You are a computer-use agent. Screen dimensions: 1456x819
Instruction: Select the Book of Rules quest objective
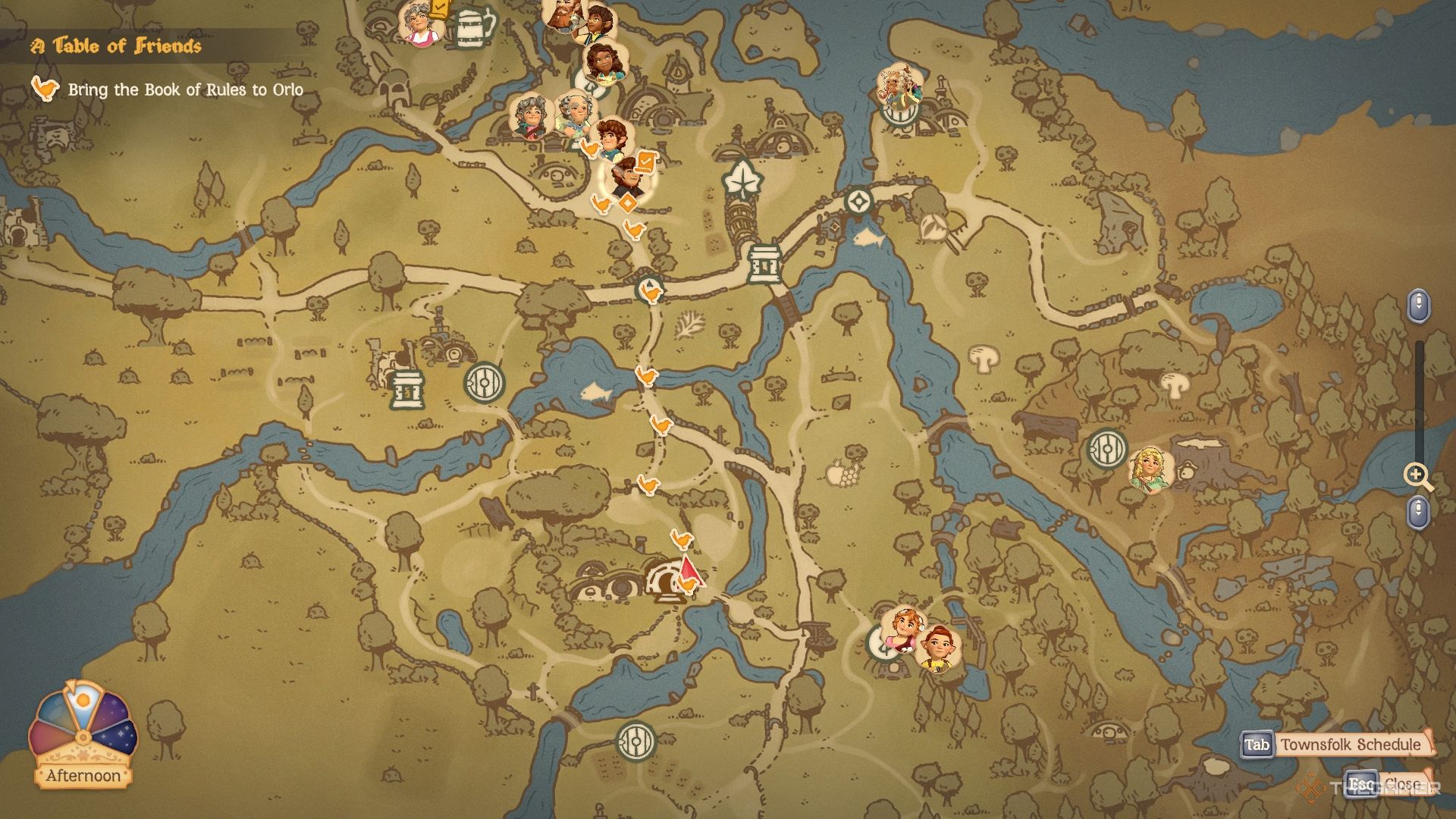pos(185,90)
